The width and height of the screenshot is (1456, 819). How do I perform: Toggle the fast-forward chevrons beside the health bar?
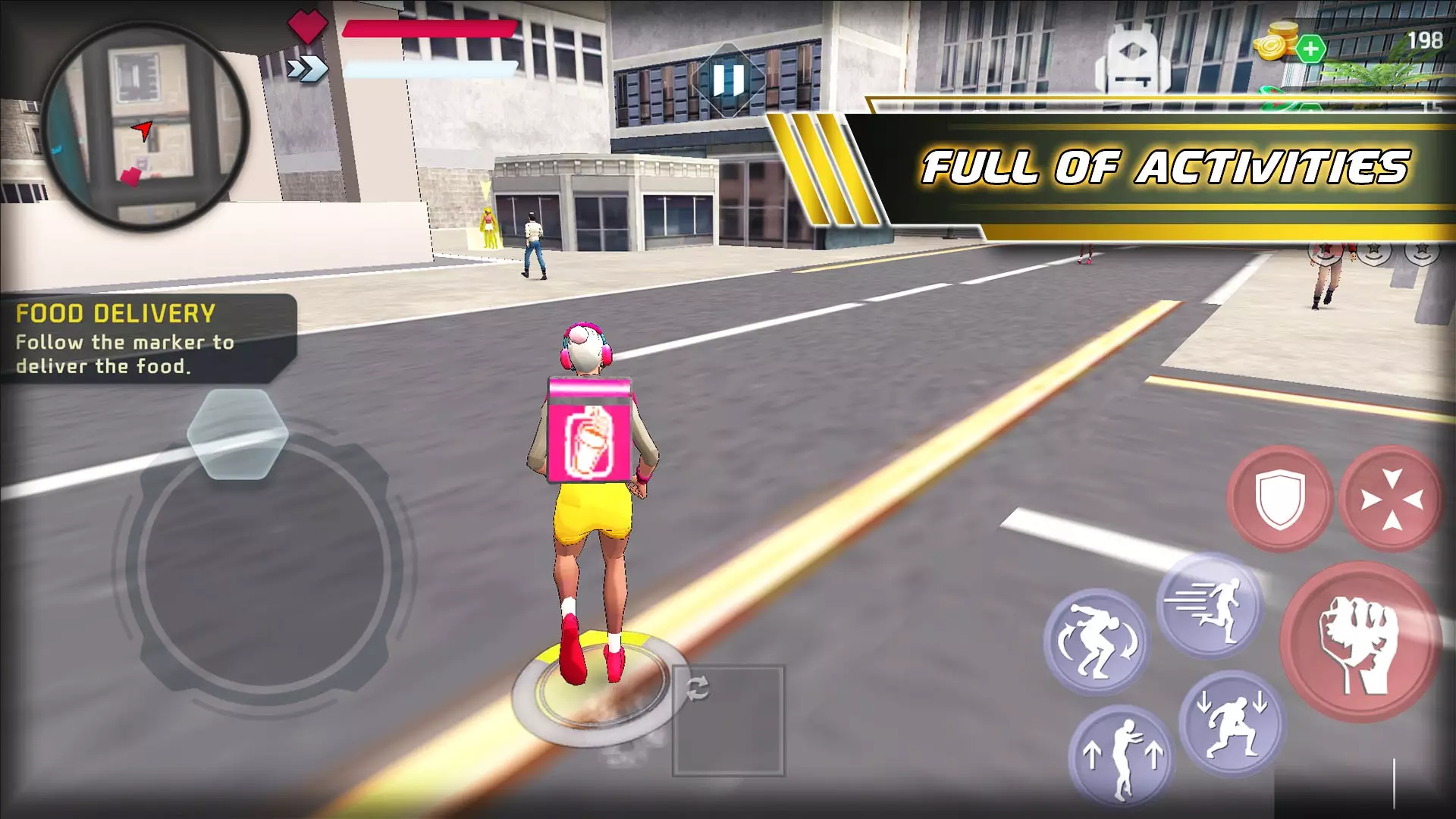pos(306,69)
